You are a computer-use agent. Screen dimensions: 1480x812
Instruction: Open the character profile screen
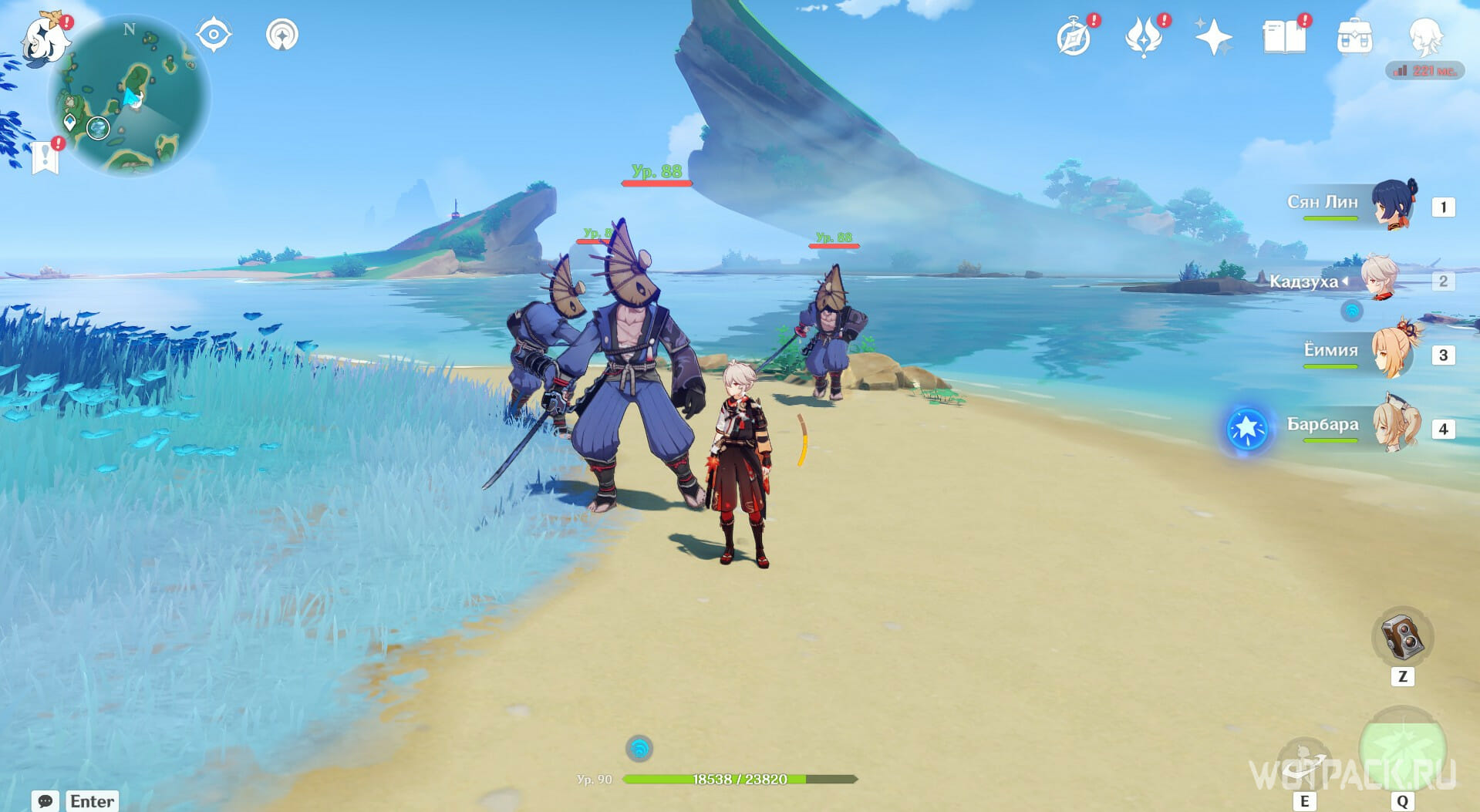pos(1425,35)
